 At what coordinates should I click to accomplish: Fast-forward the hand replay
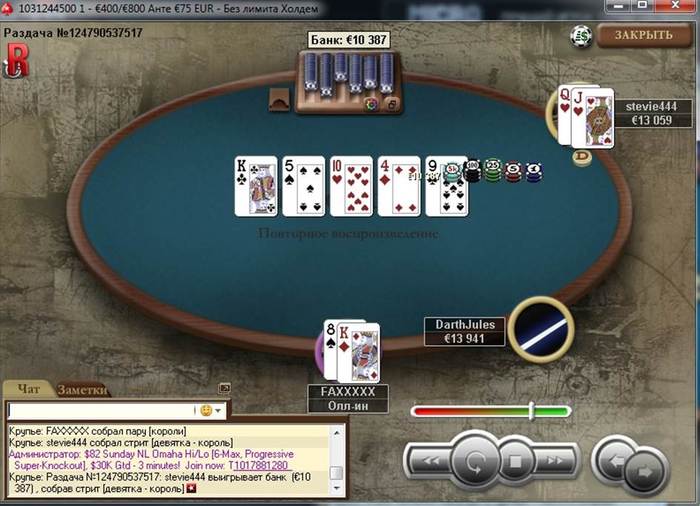556,462
